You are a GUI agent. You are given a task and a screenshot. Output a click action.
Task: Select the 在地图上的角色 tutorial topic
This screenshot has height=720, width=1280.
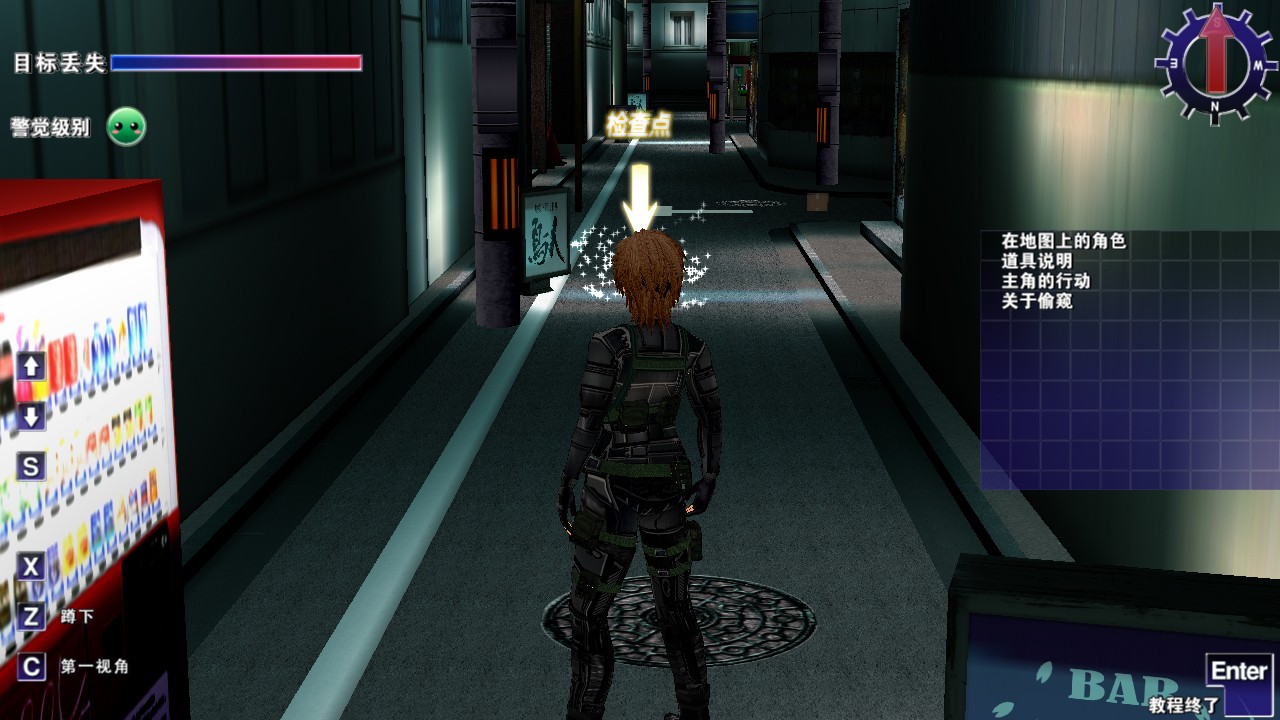1063,241
